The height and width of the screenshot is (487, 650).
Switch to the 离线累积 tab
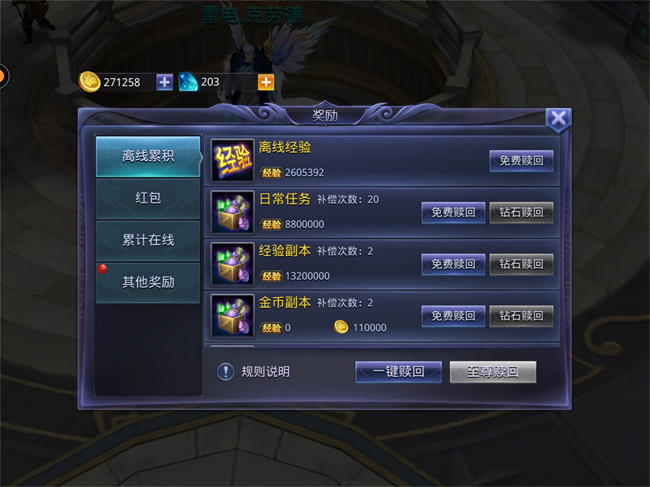coord(148,156)
